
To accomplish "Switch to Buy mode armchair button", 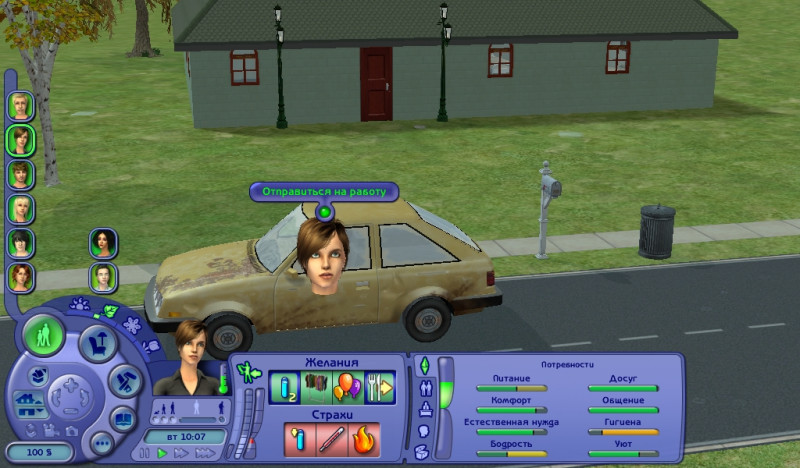I will click(98, 343).
